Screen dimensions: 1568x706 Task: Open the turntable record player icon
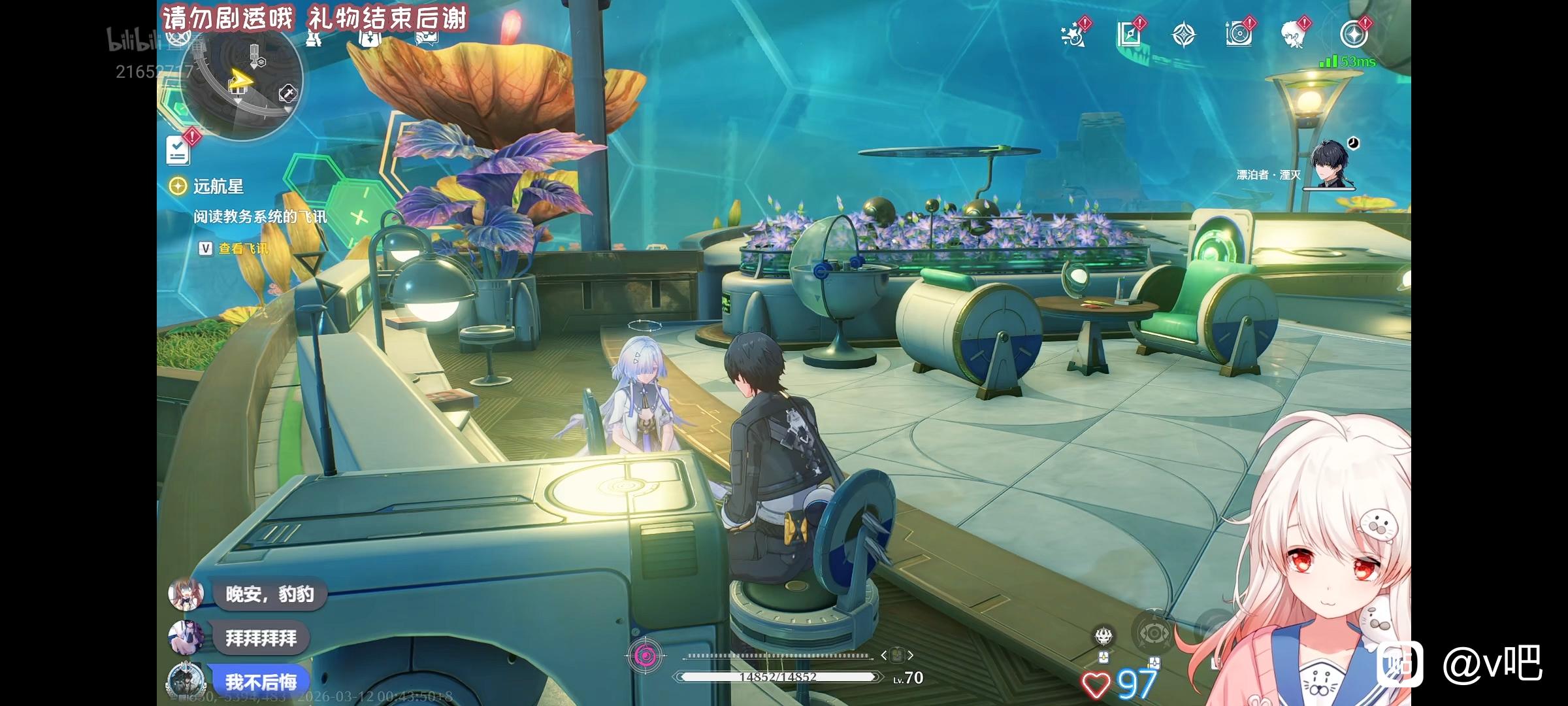pos(1239,35)
